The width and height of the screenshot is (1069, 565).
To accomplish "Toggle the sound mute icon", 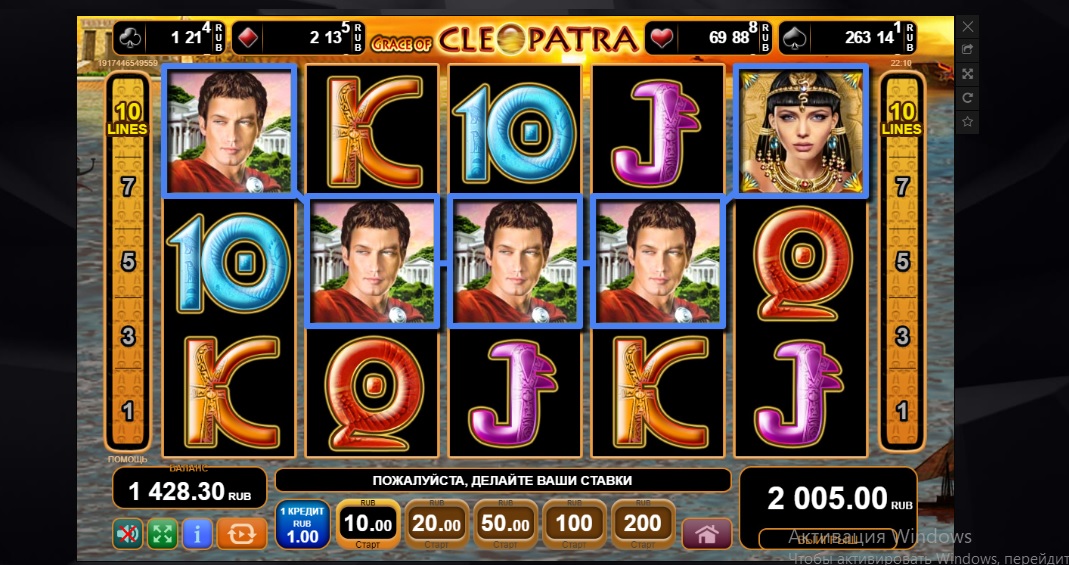I will tap(128, 534).
